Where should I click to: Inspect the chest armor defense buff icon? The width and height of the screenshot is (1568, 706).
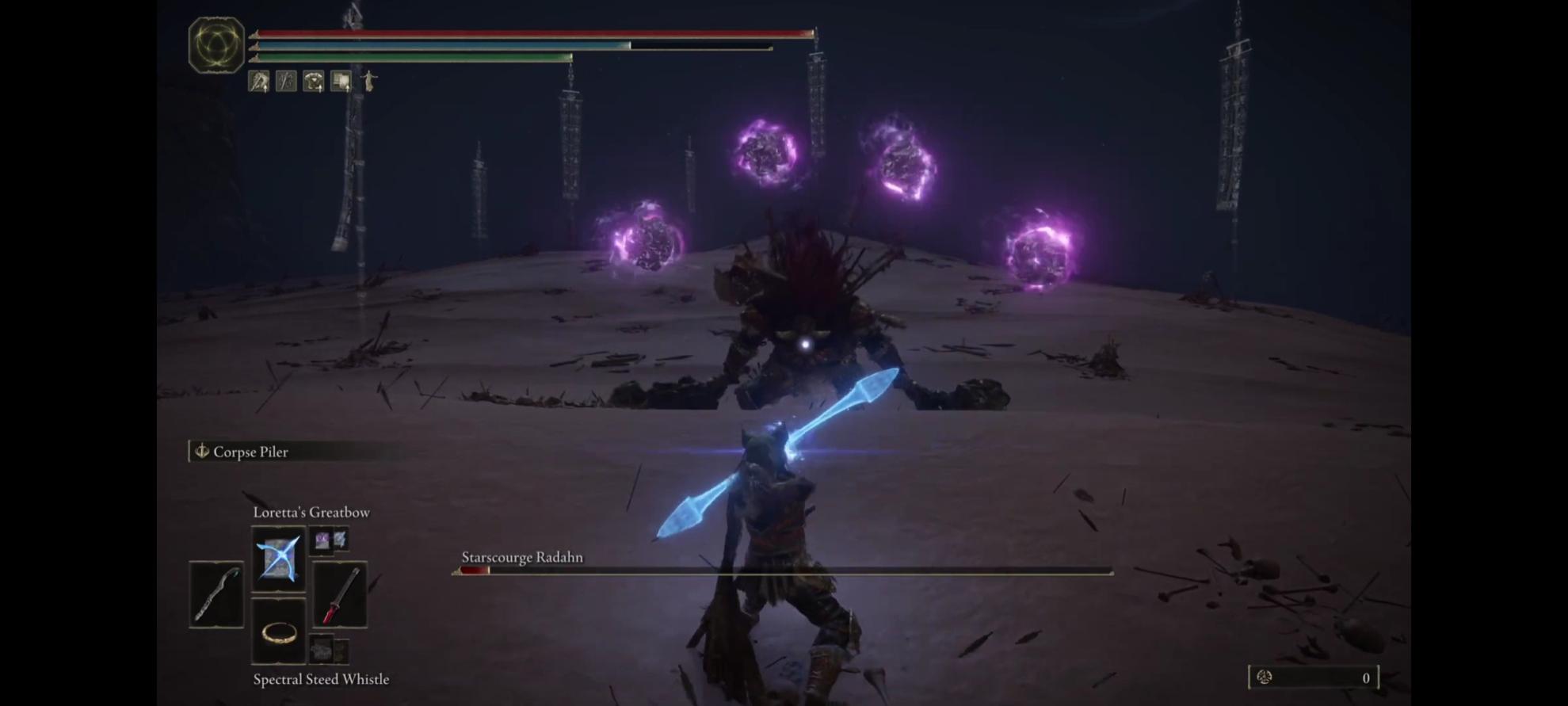314,81
